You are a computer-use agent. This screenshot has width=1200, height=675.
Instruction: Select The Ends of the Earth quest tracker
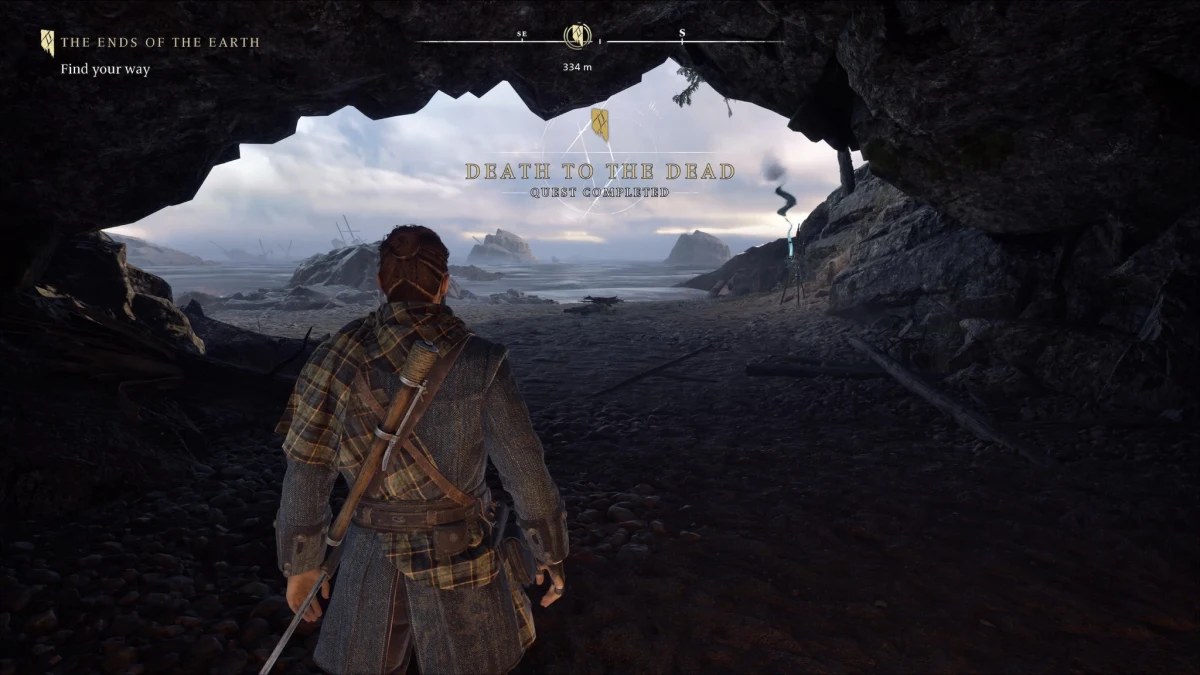coord(159,43)
